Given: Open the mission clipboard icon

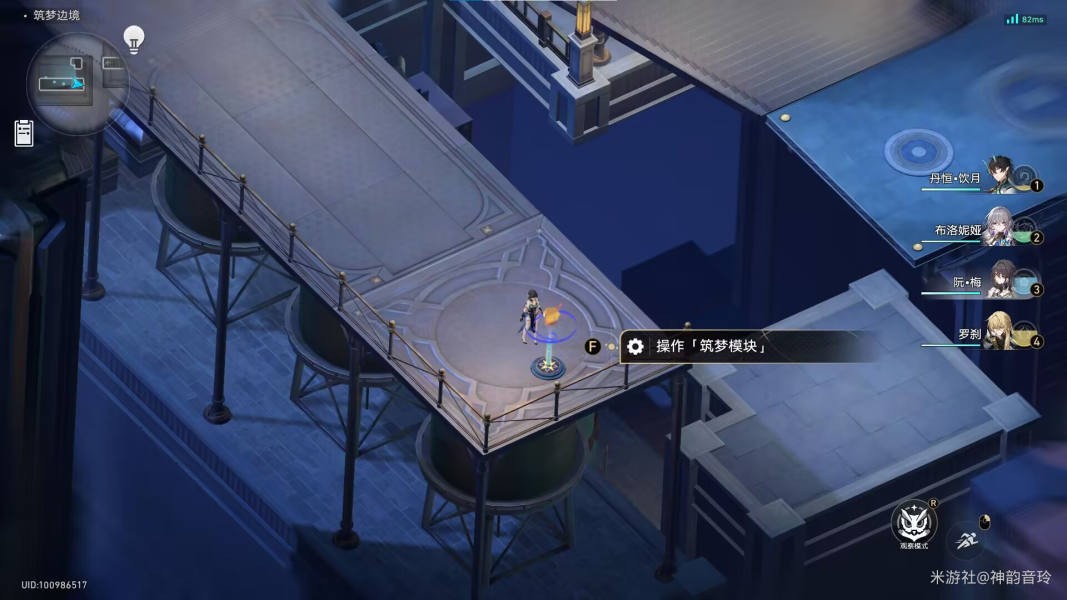Looking at the screenshot, I should pos(24,133).
